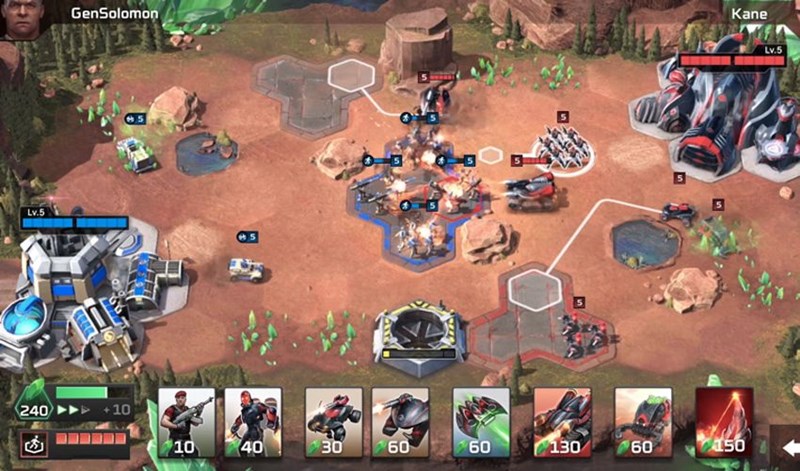
Task: Choose the 130-cost heavy tank card
Action: pos(562,422)
